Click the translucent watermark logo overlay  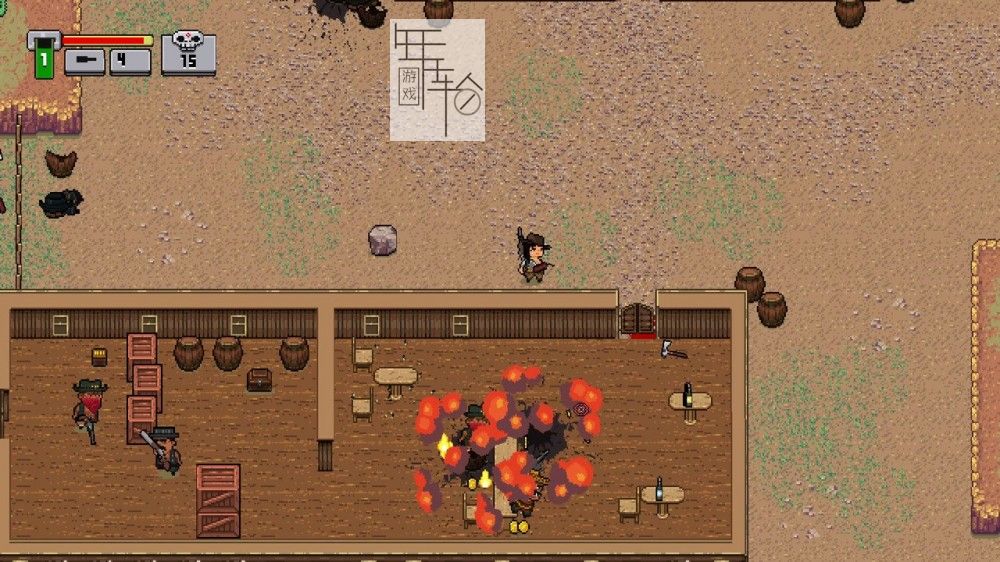(x=437, y=80)
